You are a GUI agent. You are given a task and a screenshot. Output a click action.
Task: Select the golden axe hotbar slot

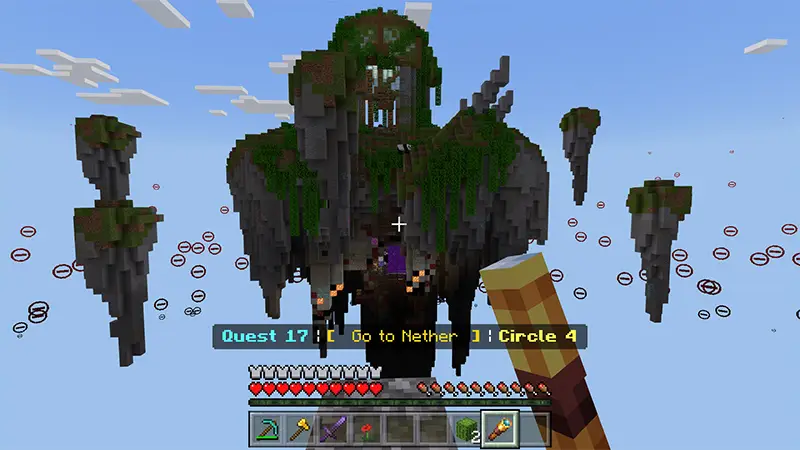click(299, 429)
